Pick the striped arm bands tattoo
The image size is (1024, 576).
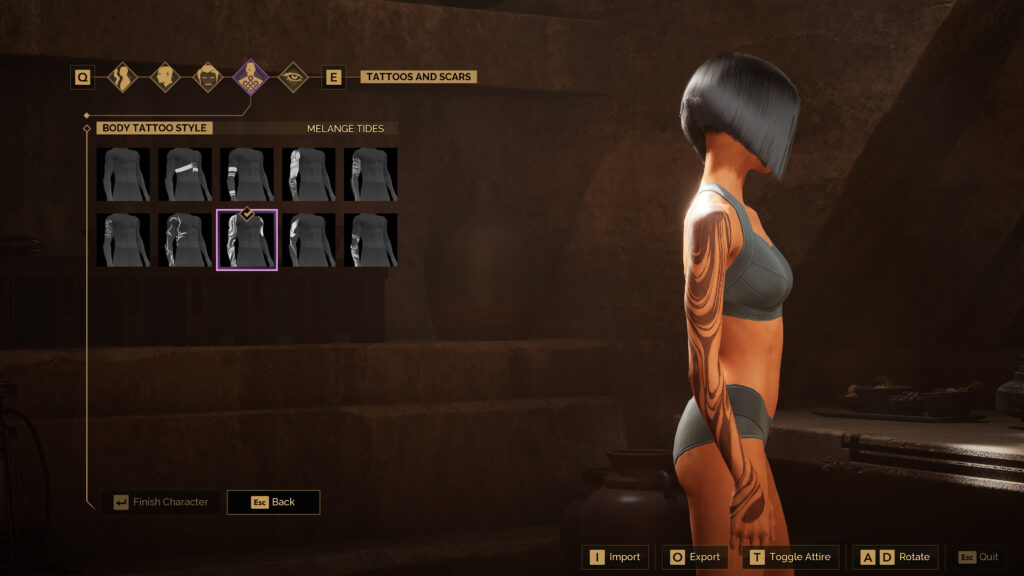(x=247, y=174)
